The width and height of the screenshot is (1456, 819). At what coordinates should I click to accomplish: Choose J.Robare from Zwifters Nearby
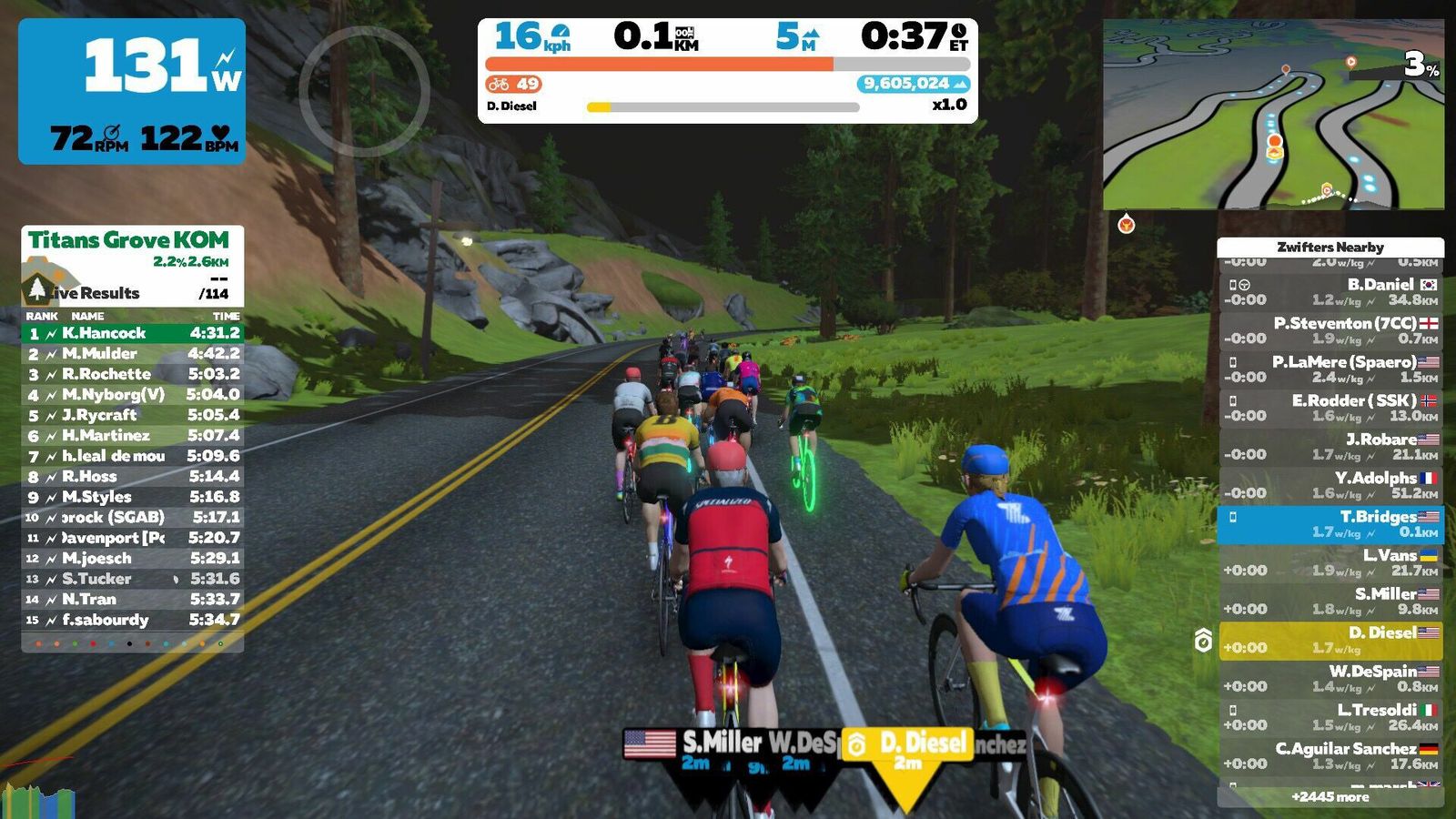tap(1330, 447)
